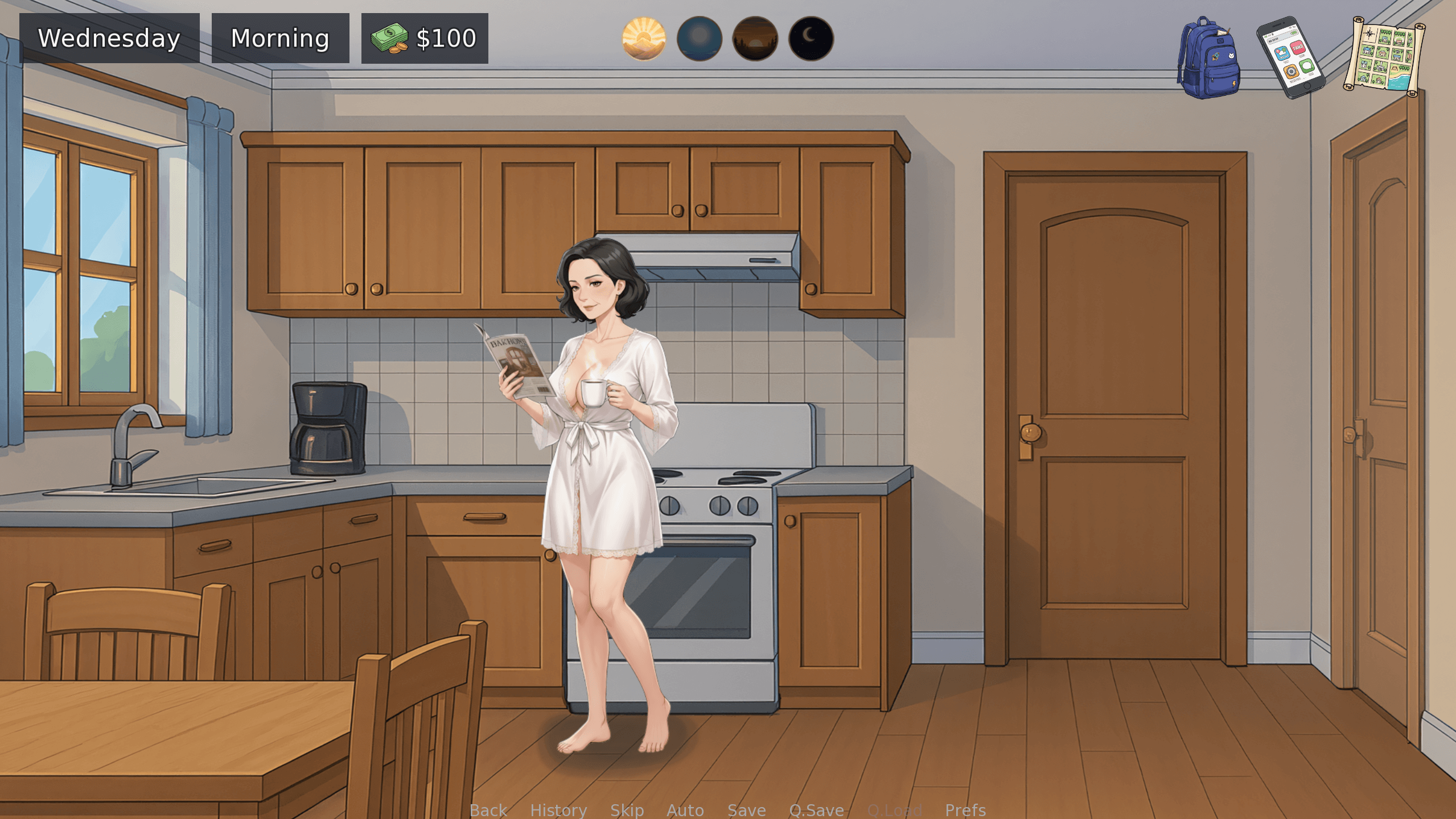Image resolution: width=1456 pixels, height=819 pixels.
Task: Enable Auto-play dialogue mode
Action: [x=685, y=810]
